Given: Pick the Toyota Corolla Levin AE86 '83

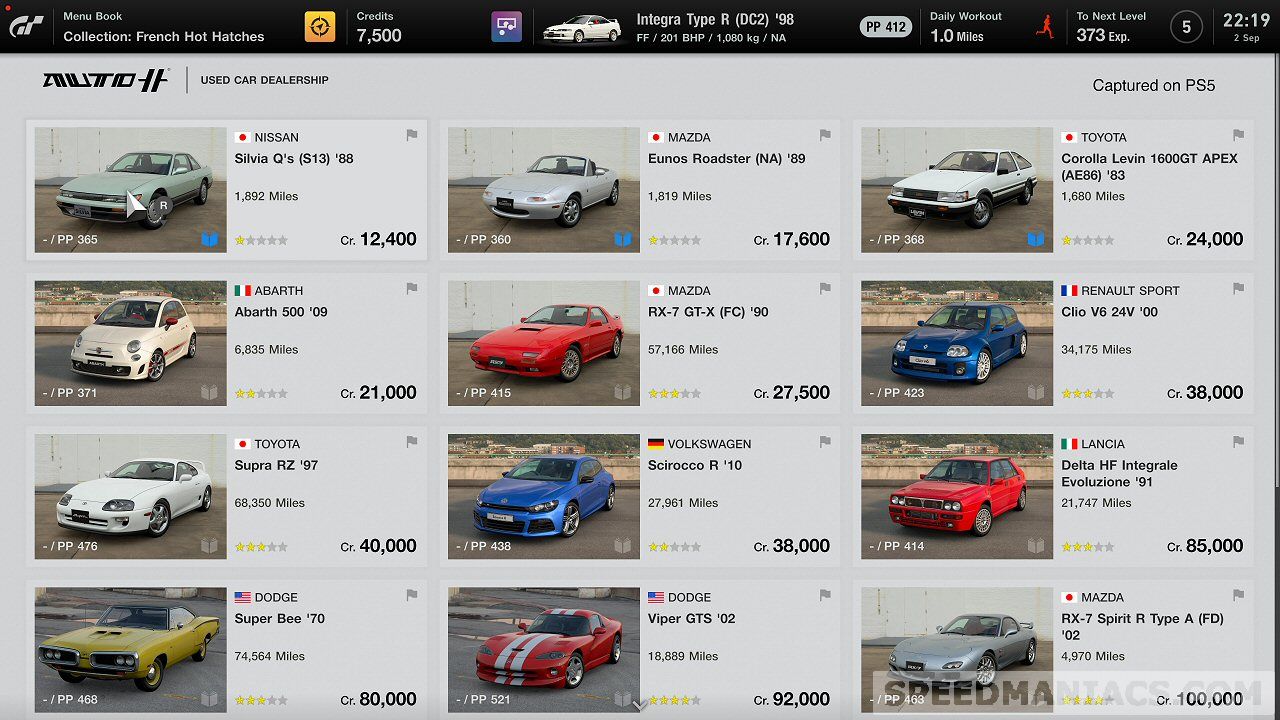Looking at the screenshot, I should click(1053, 190).
